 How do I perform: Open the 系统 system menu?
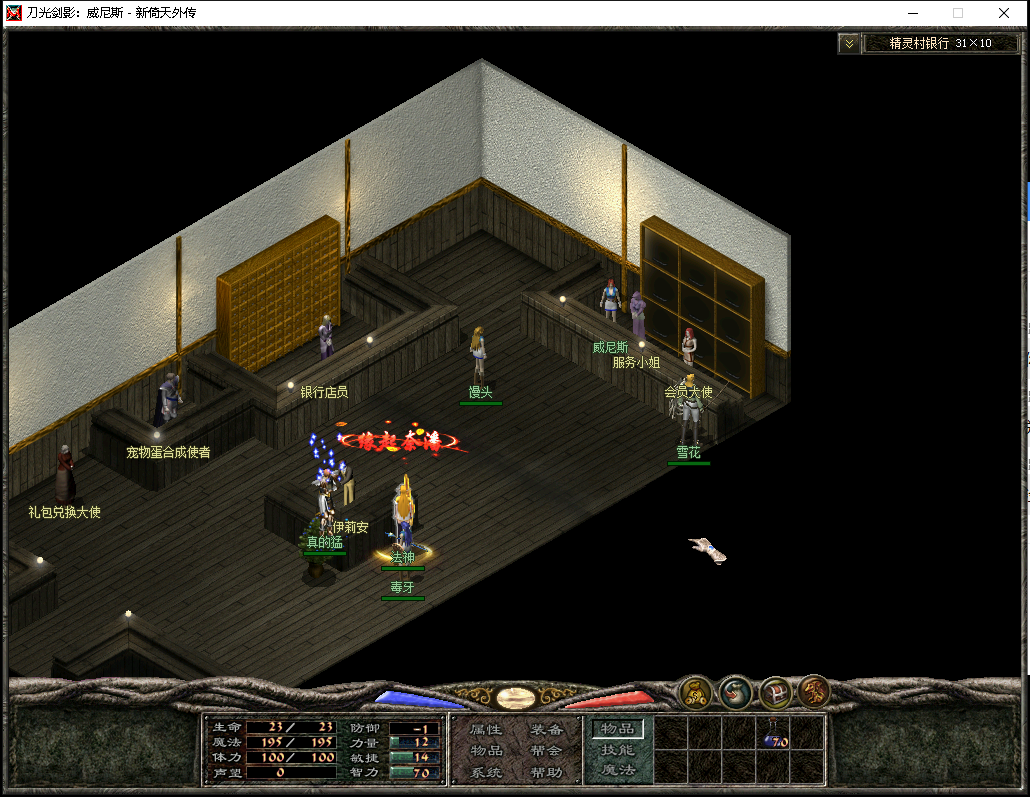click(486, 773)
